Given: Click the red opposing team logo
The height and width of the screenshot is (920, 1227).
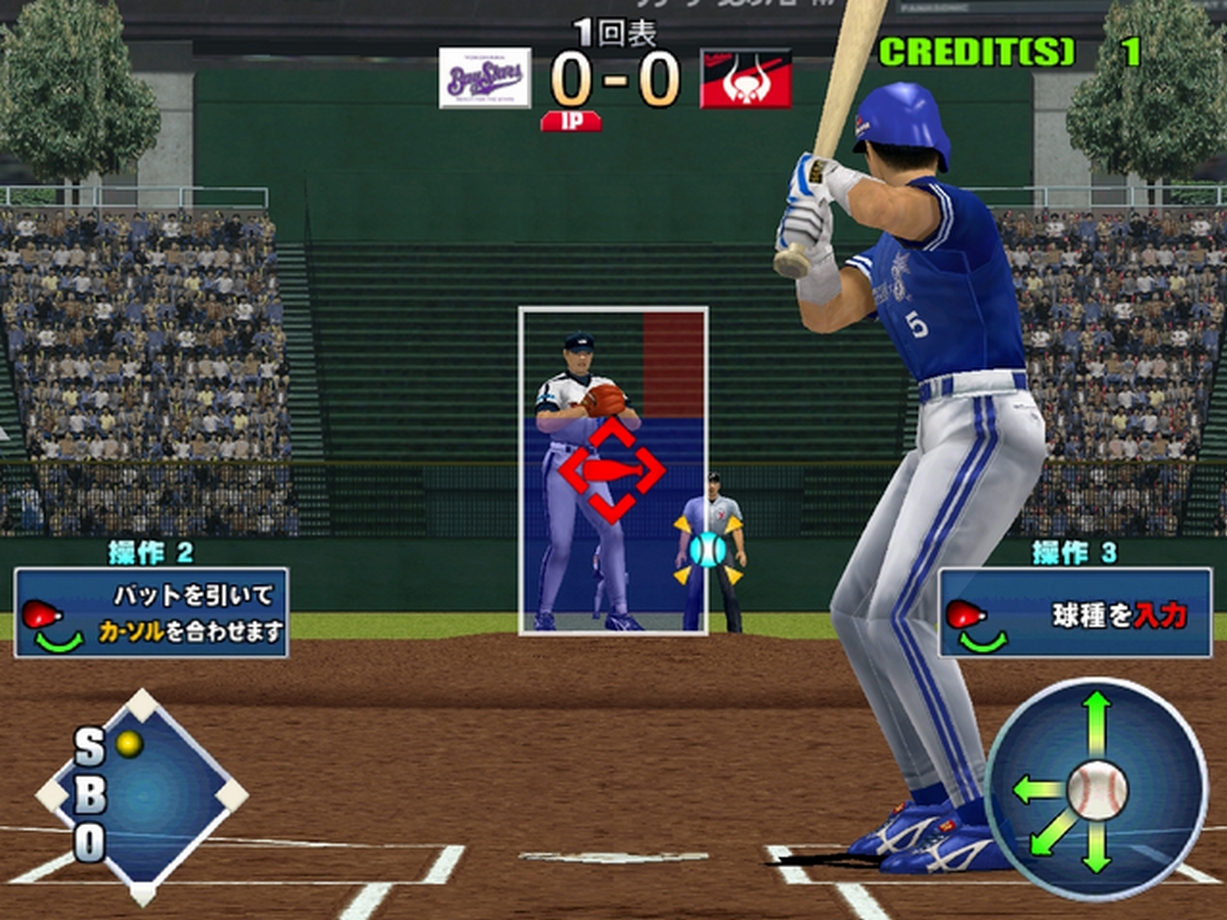Looking at the screenshot, I should [745, 79].
